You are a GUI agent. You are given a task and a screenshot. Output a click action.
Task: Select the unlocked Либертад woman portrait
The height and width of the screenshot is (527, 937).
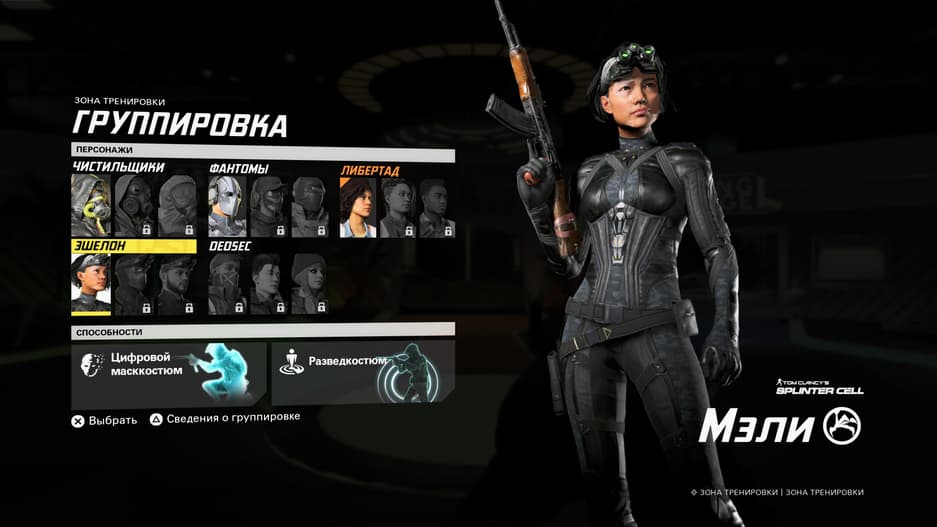point(358,207)
